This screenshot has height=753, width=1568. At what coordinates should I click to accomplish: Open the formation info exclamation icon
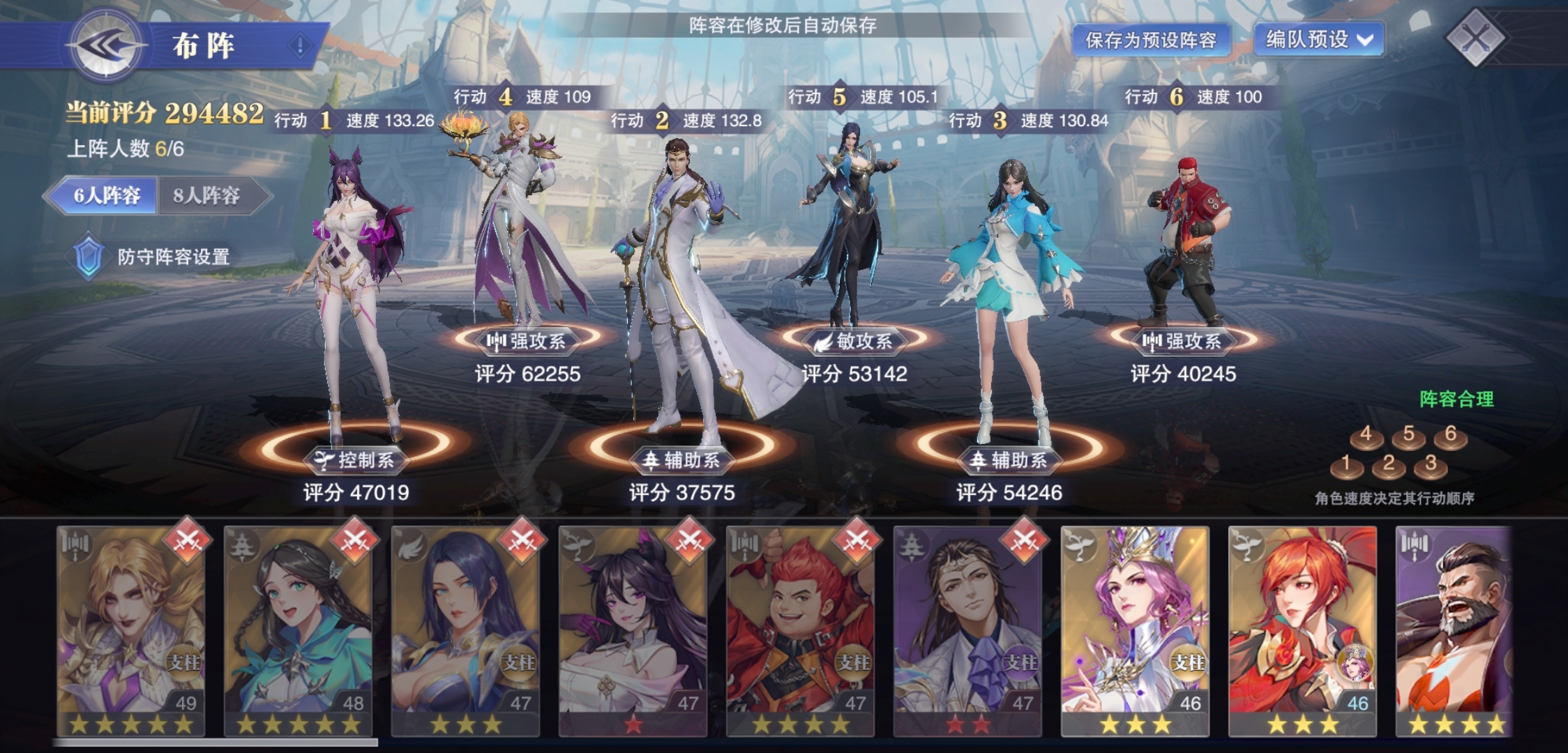click(300, 46)
